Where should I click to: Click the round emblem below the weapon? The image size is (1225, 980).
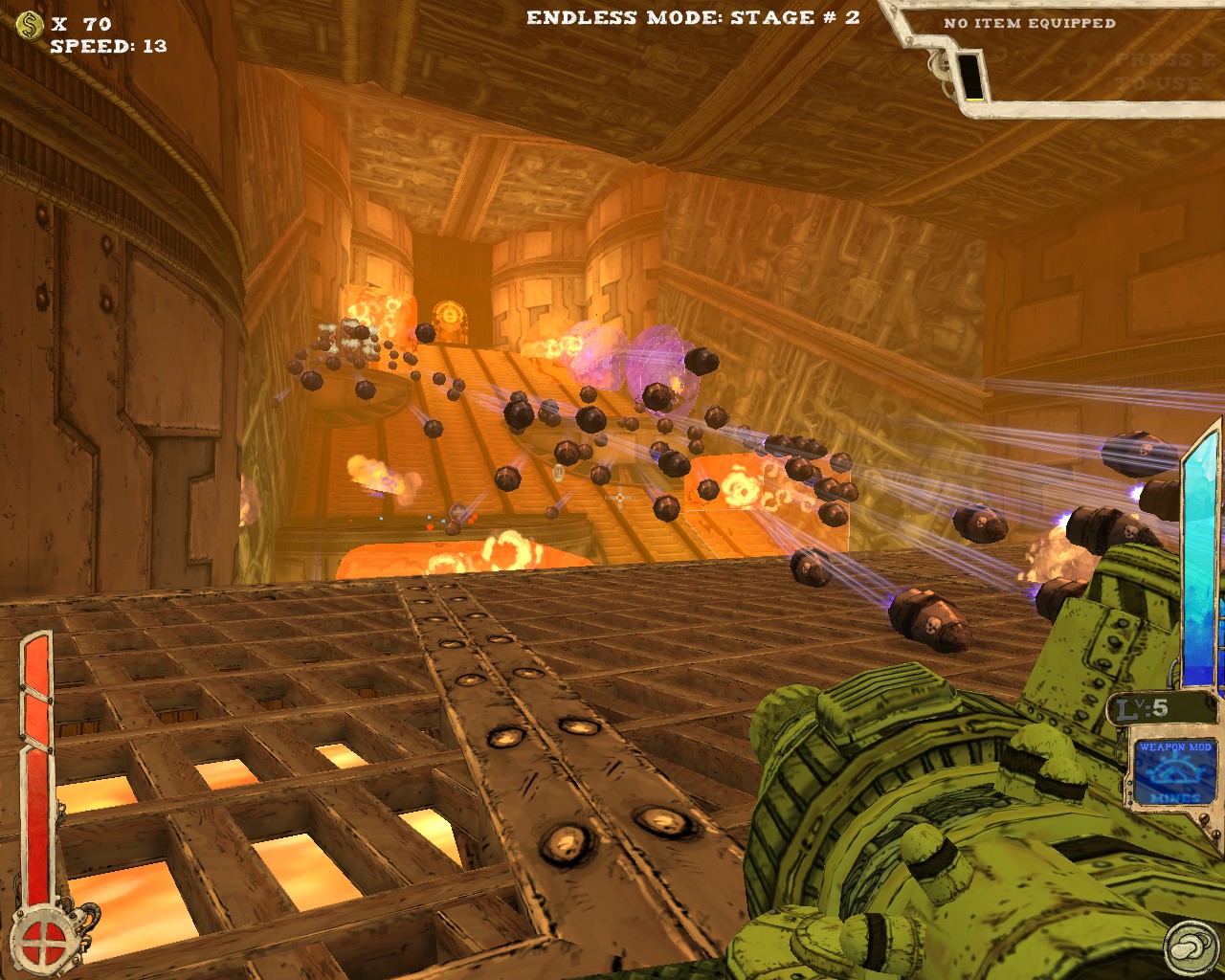(x=1192, y=947)
